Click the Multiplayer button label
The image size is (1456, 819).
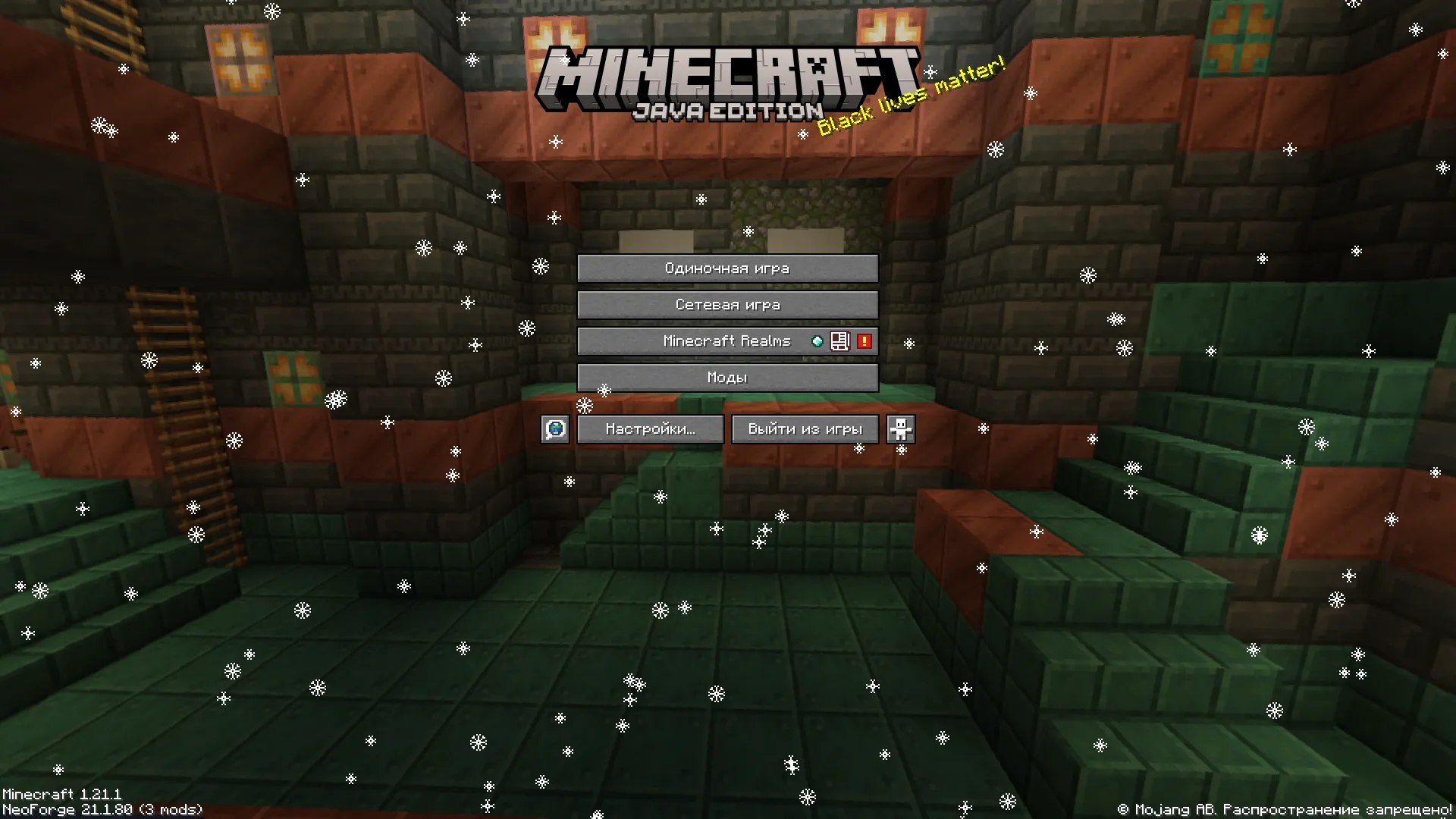[x=727, y=304]
